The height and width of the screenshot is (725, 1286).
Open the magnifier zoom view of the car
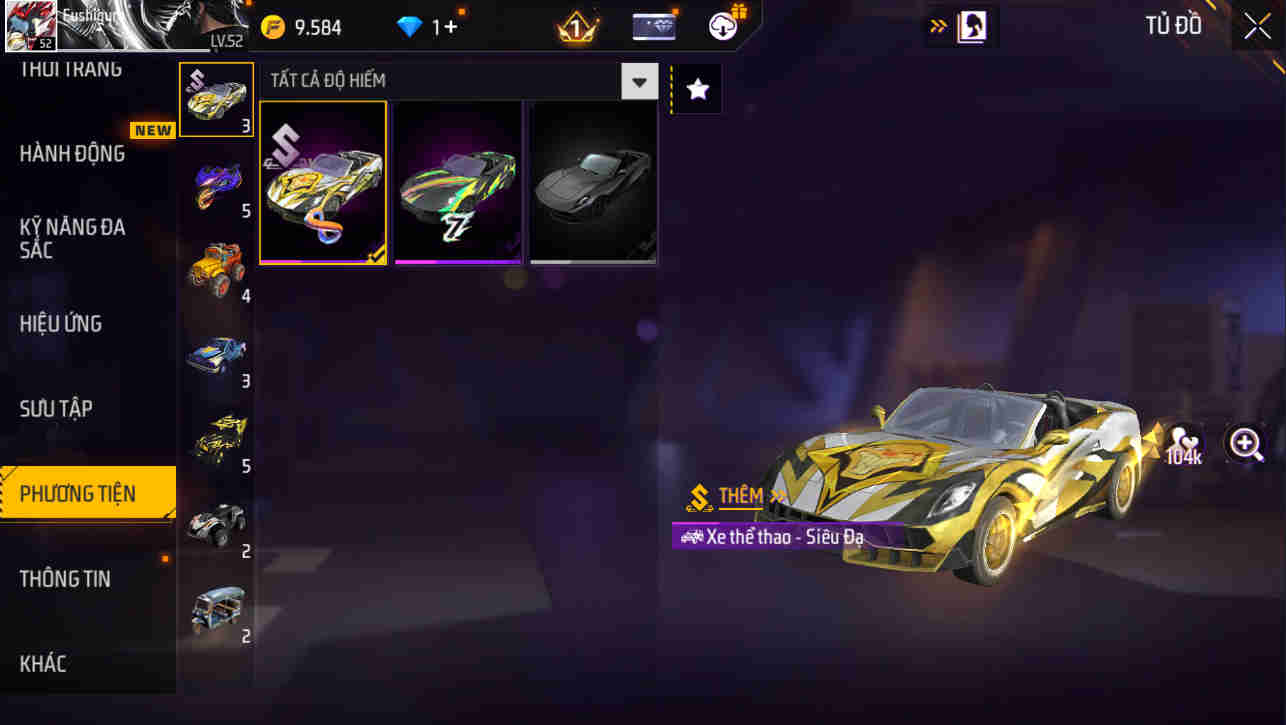(1246, 443)
